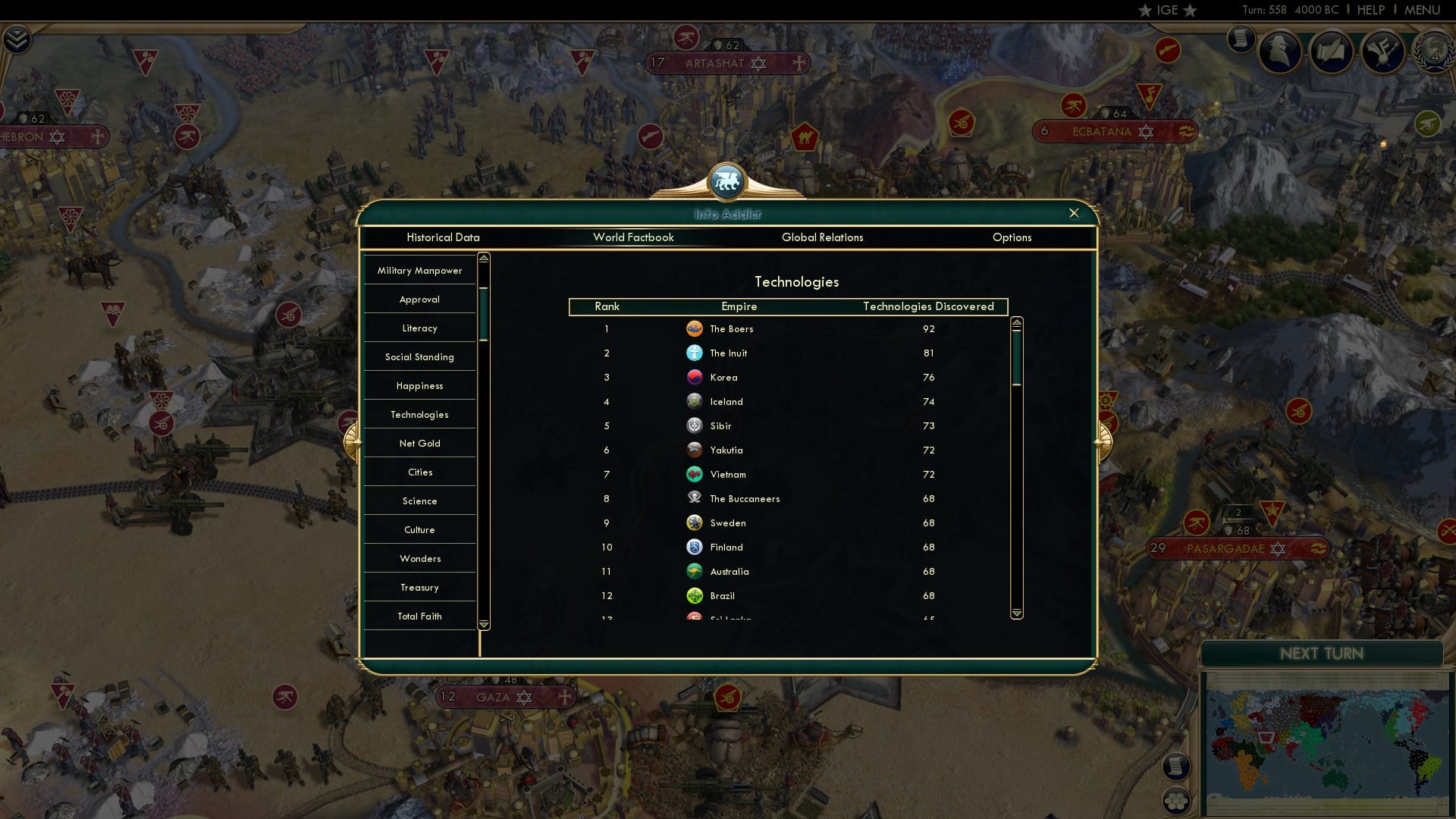
Task: Click The Boers civilization icon
Action: tap(695, 329)
